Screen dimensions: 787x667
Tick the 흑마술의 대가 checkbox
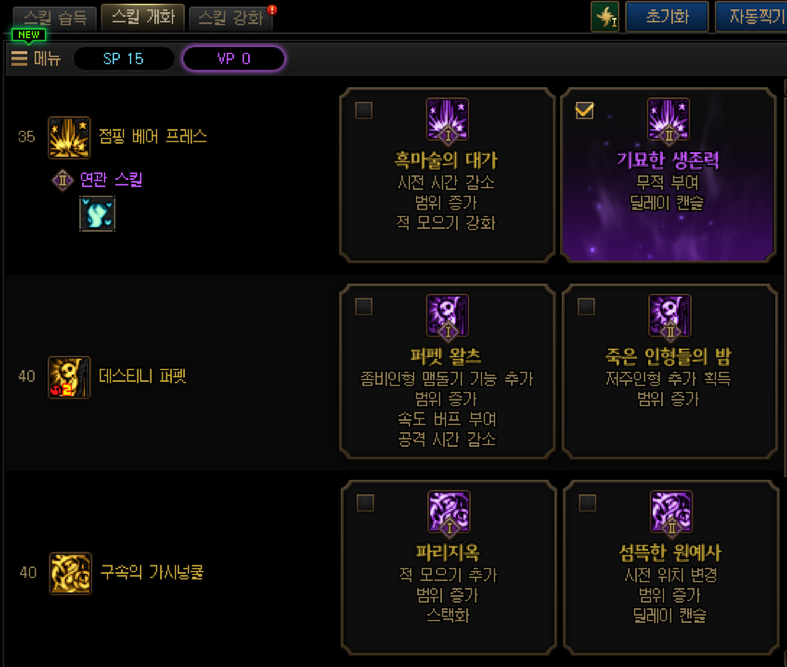click(364, 110)
